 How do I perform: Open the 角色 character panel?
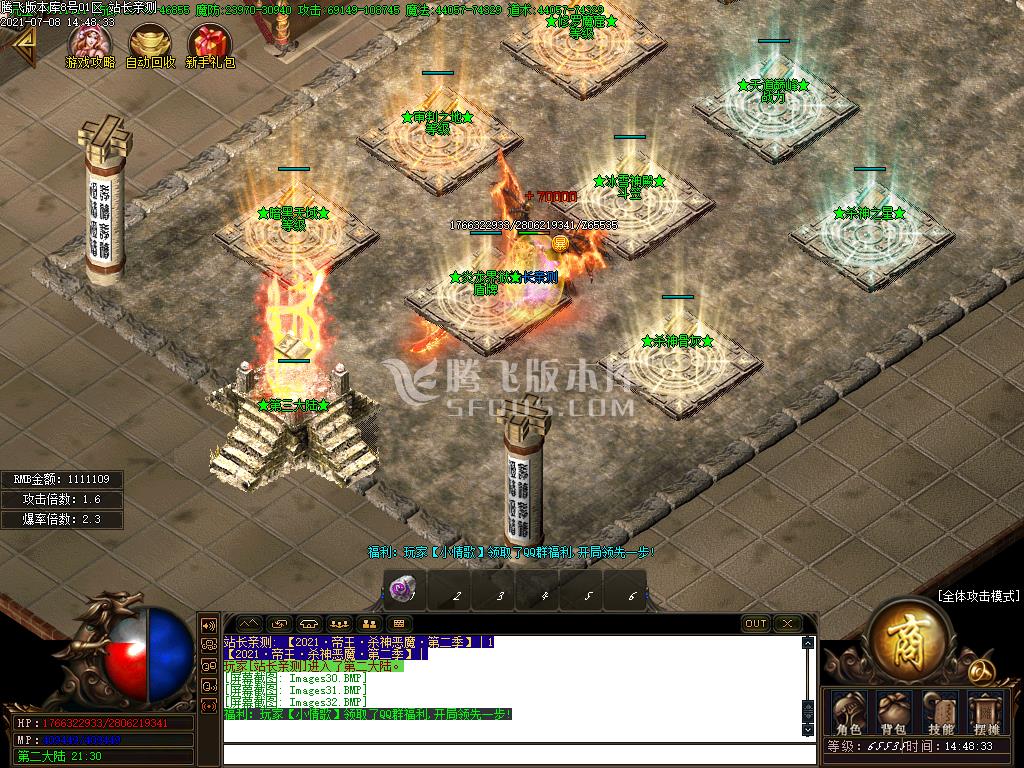click(x=851, y=713)
